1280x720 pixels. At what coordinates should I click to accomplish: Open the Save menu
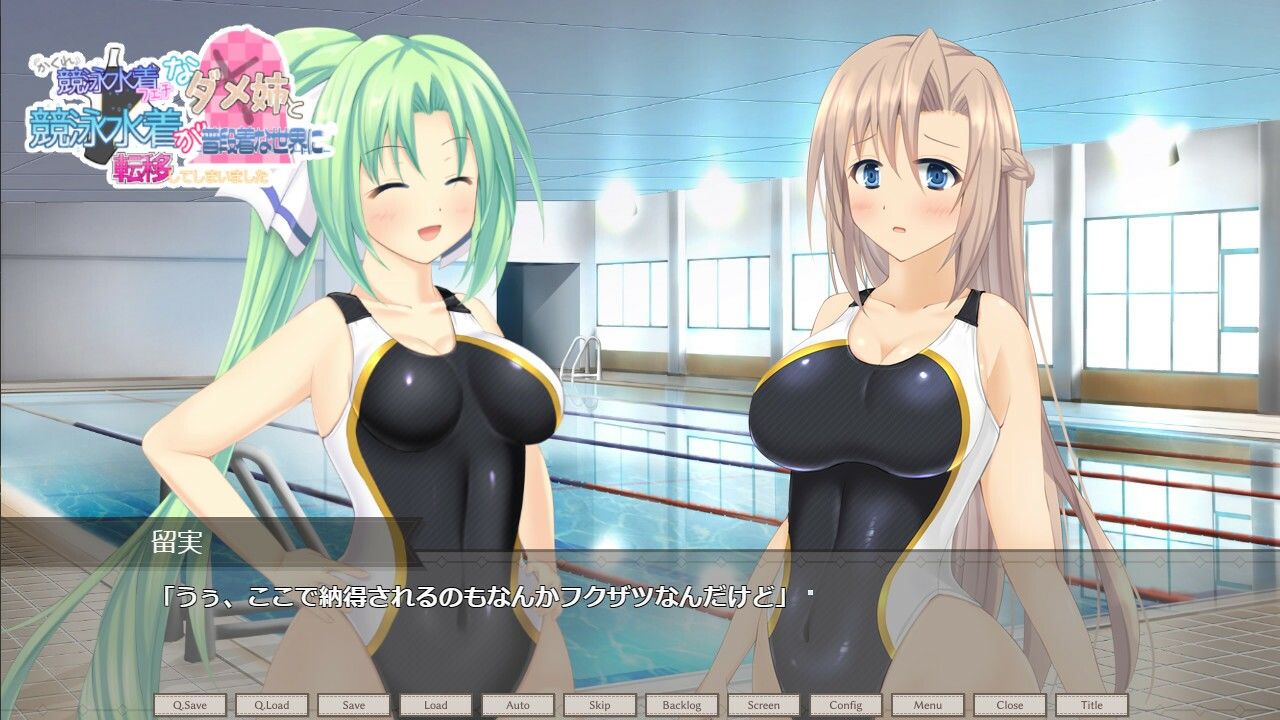[354, 705]
